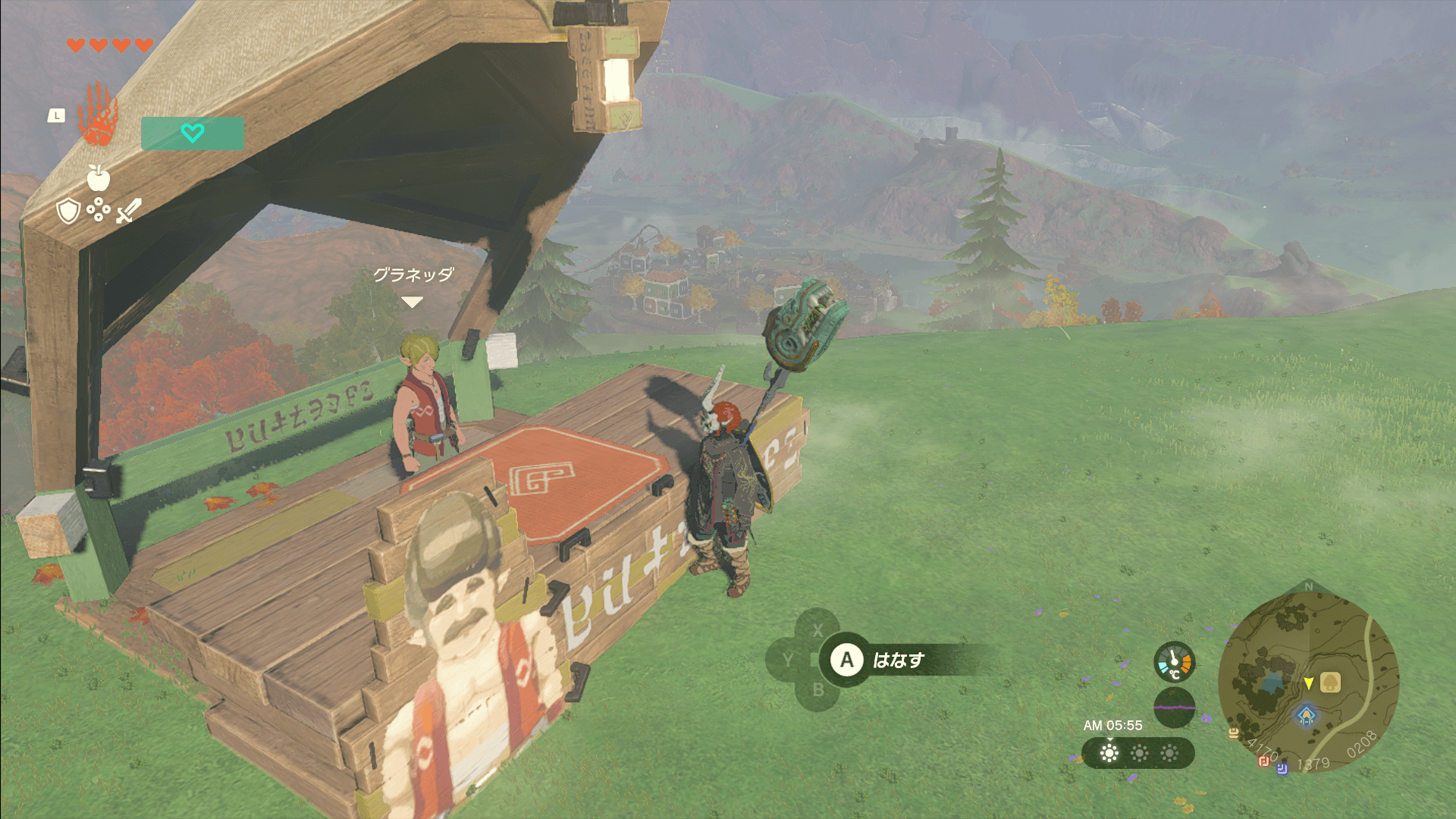Click the noise meter with purple line
This screenshot has width=1456, height=819.
[x=1174, y=707]
